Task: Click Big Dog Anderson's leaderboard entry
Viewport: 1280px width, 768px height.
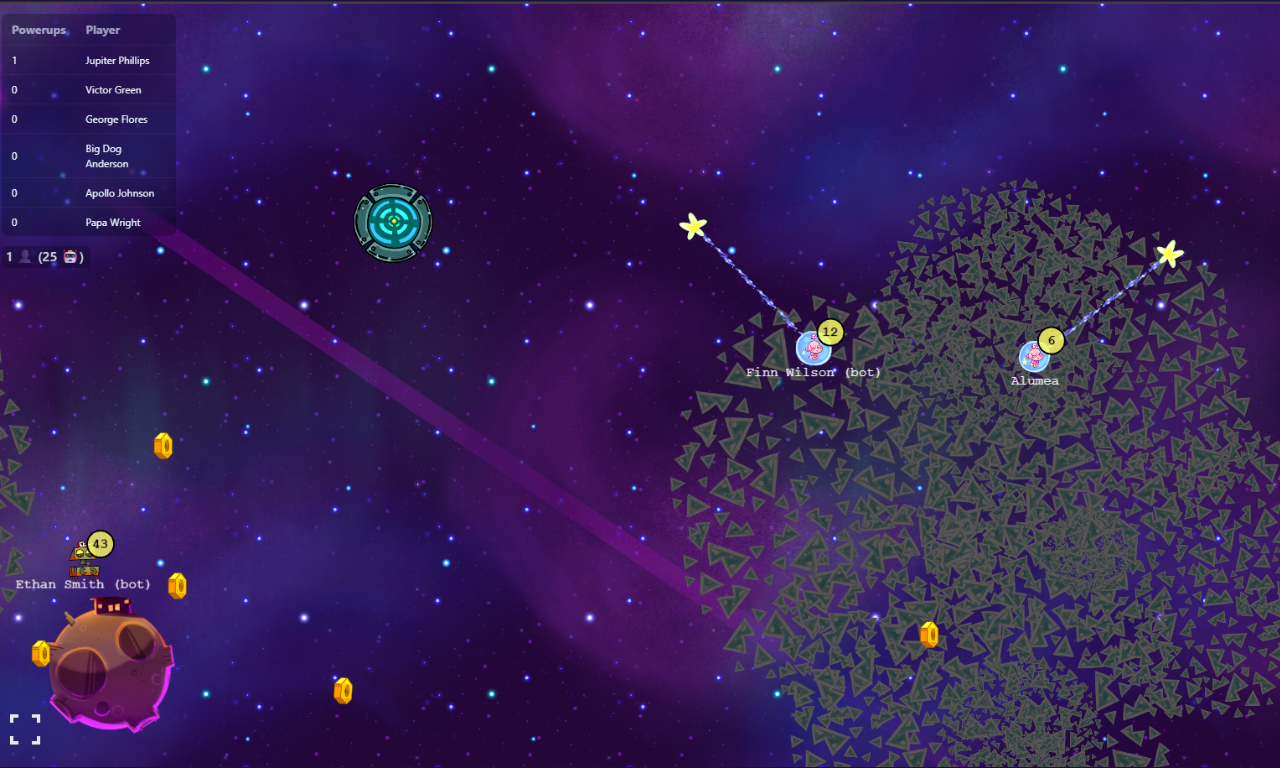Action: coord(106,156)
